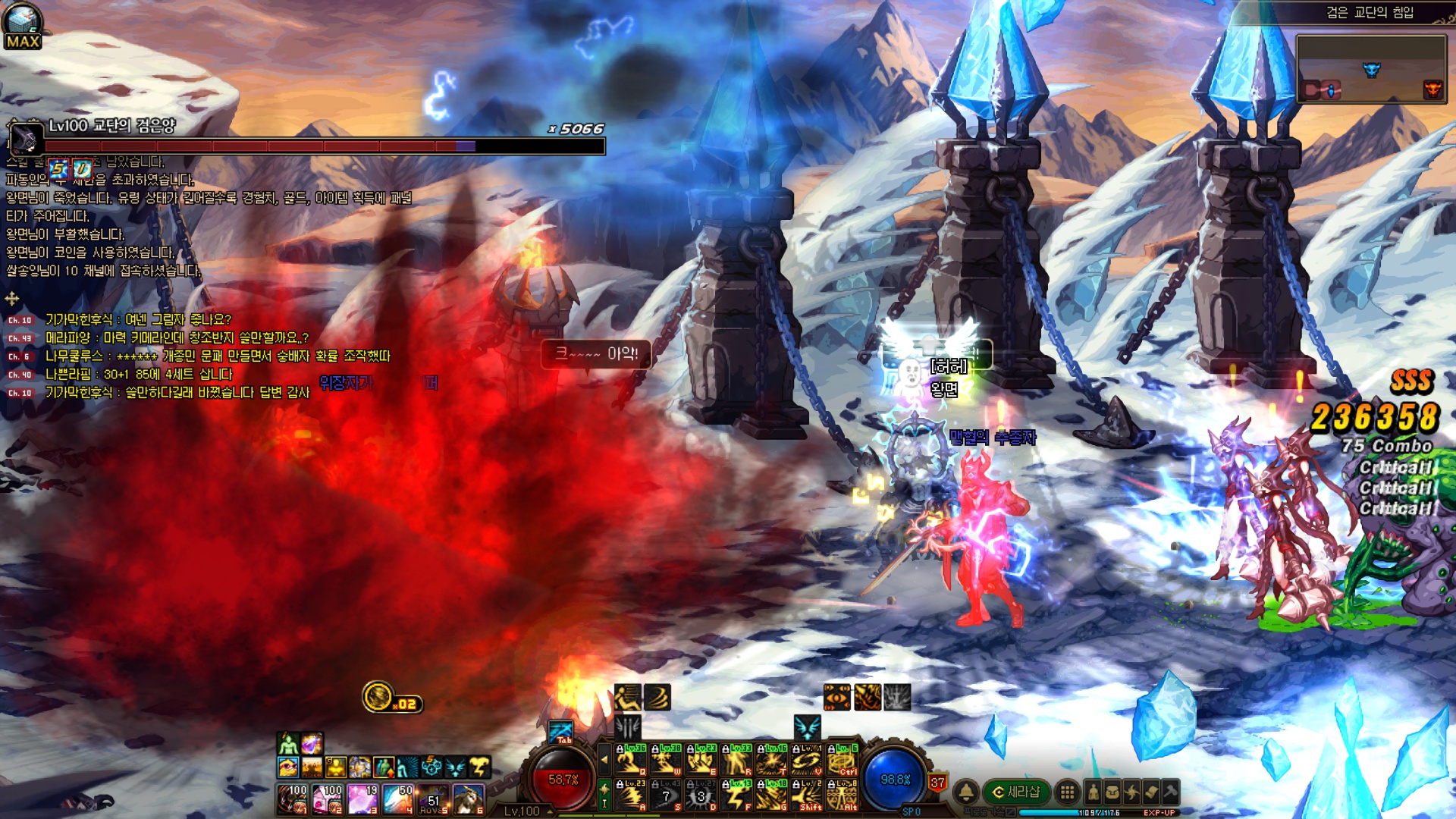Trigger the skill bound to Alt
The height and width of the screenshot is (819, 1456).
(843, 795)
